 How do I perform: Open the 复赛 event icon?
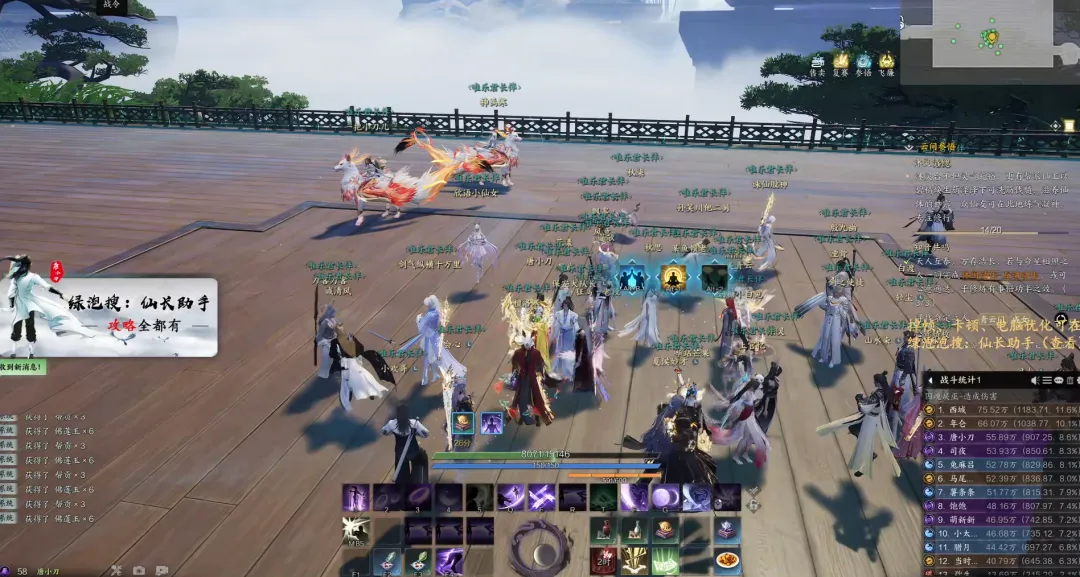pos(841,62)
